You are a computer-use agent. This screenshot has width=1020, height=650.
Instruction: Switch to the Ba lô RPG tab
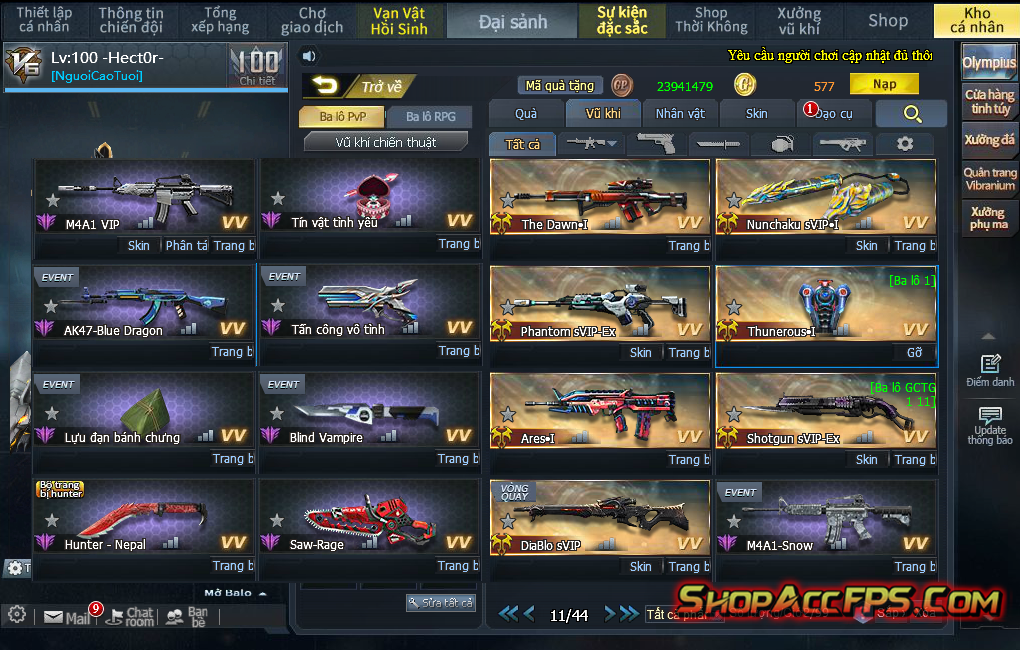tap(430, 117)
